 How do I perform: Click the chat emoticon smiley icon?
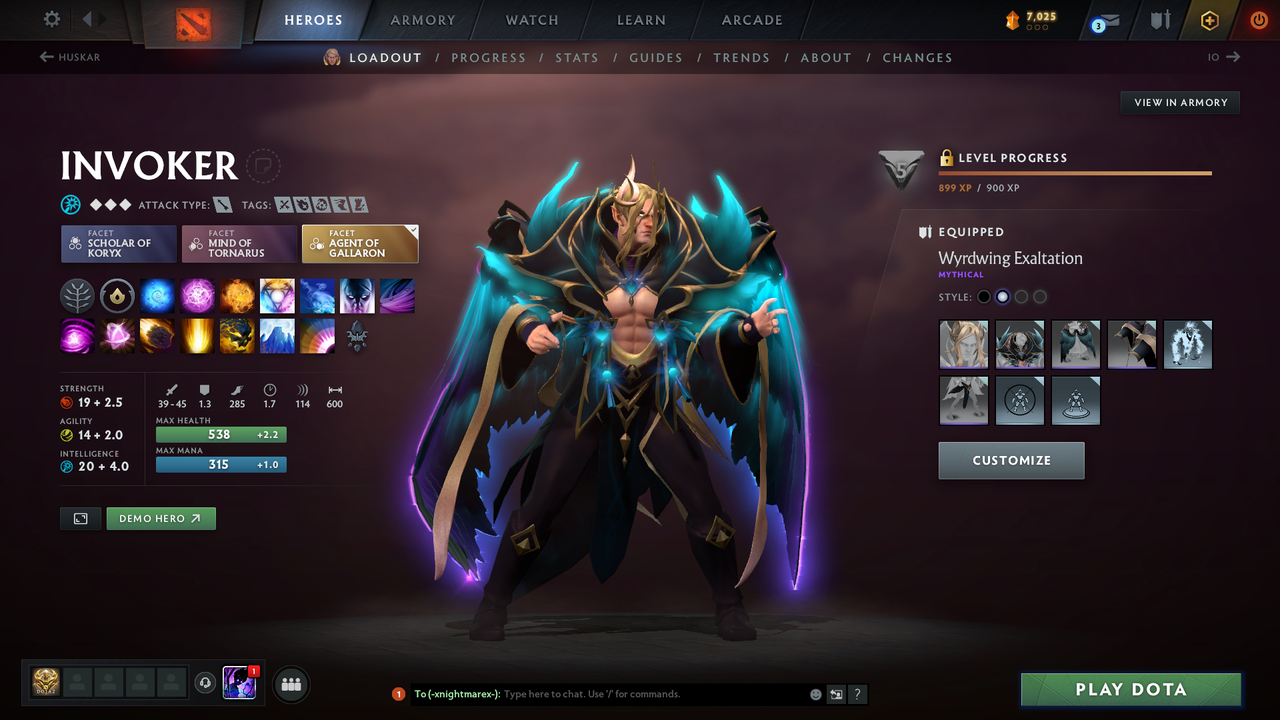point(815,693)
